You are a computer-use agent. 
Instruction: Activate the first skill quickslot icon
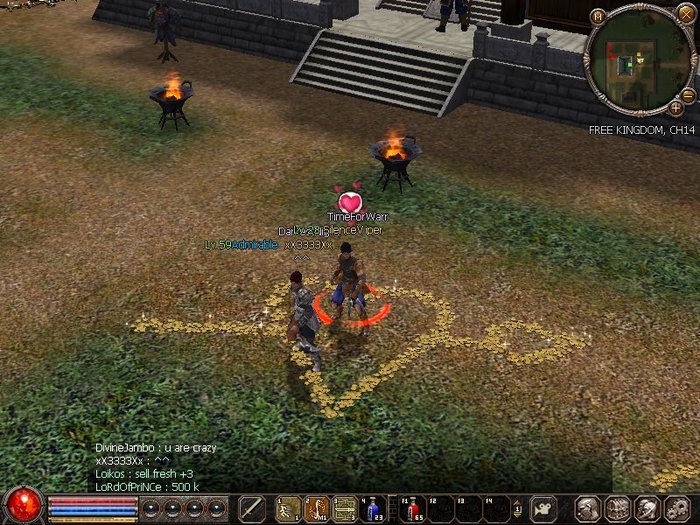pyautogui.click(x=289, y=508)
